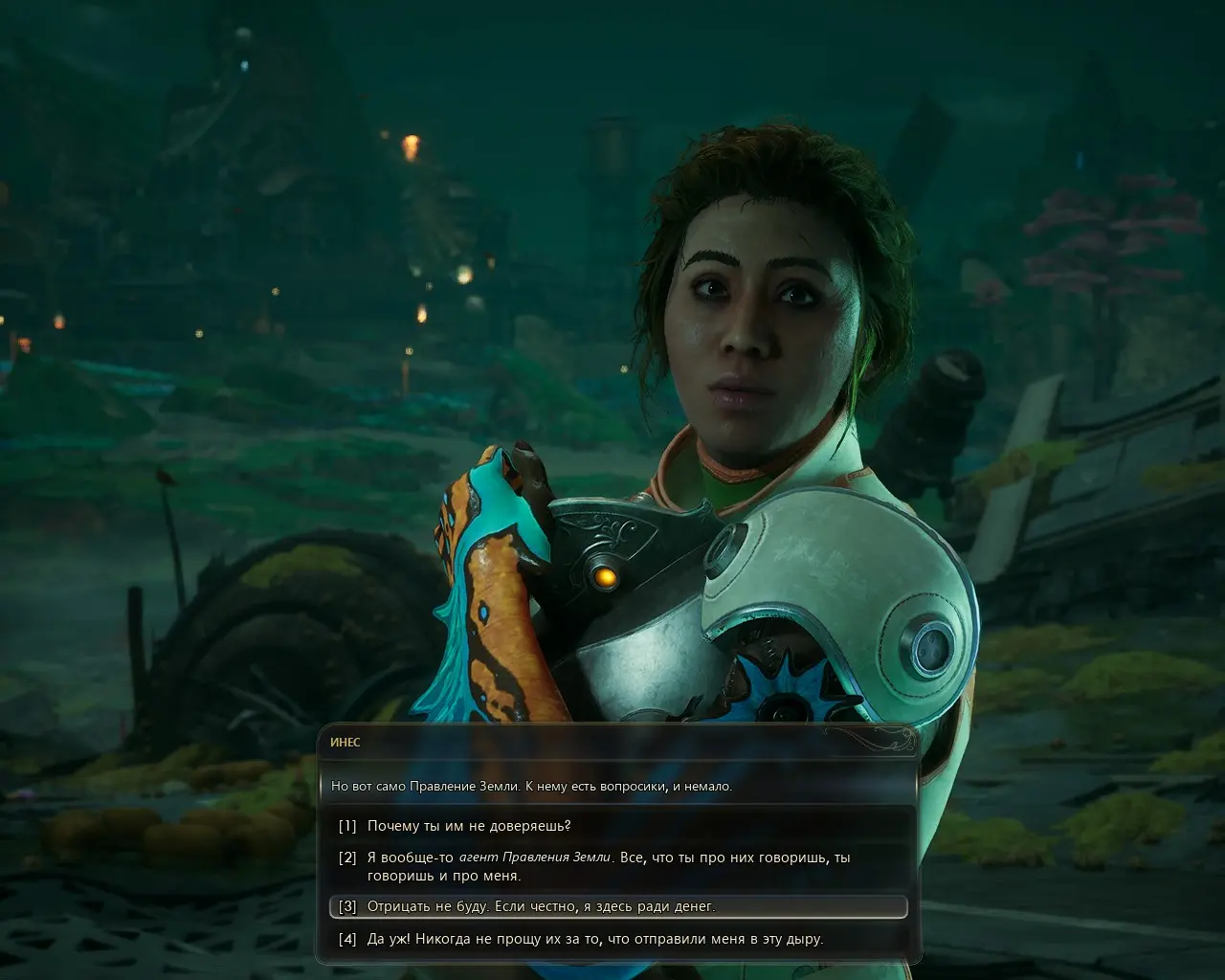Pick the "Да уж! Никогда не прощу" response
Image resolution: width=1225 pixels, height=980 pixels.
[594, 939]
